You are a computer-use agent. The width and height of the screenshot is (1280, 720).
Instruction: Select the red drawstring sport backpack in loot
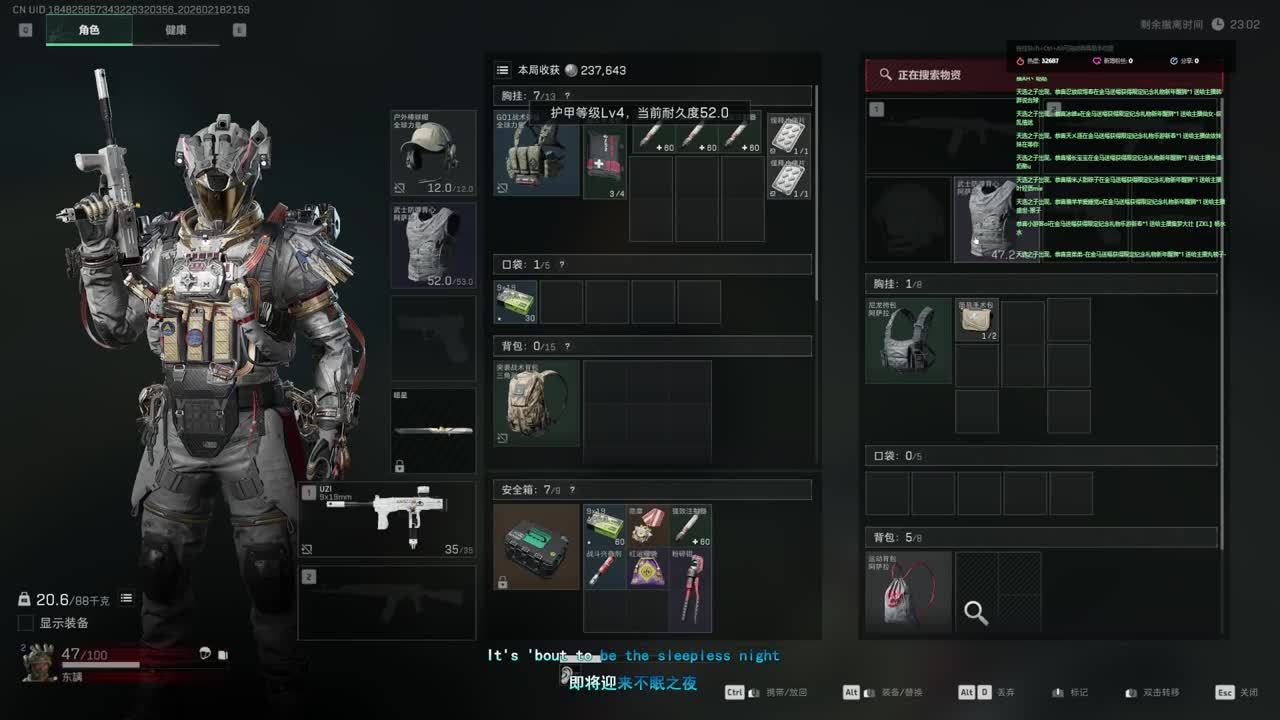coord(908,594)
